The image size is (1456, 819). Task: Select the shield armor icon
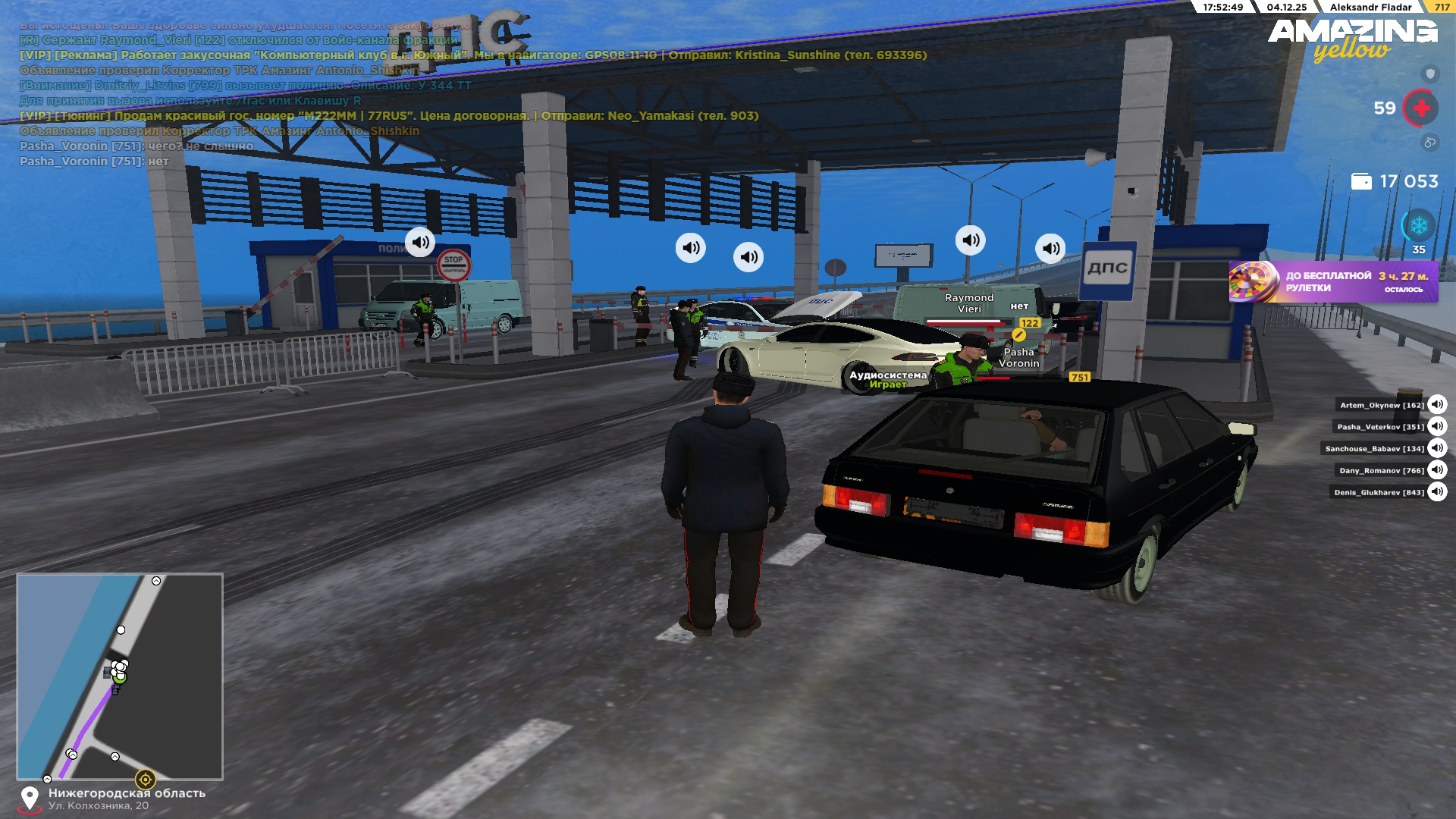(x=1430, y=74)
